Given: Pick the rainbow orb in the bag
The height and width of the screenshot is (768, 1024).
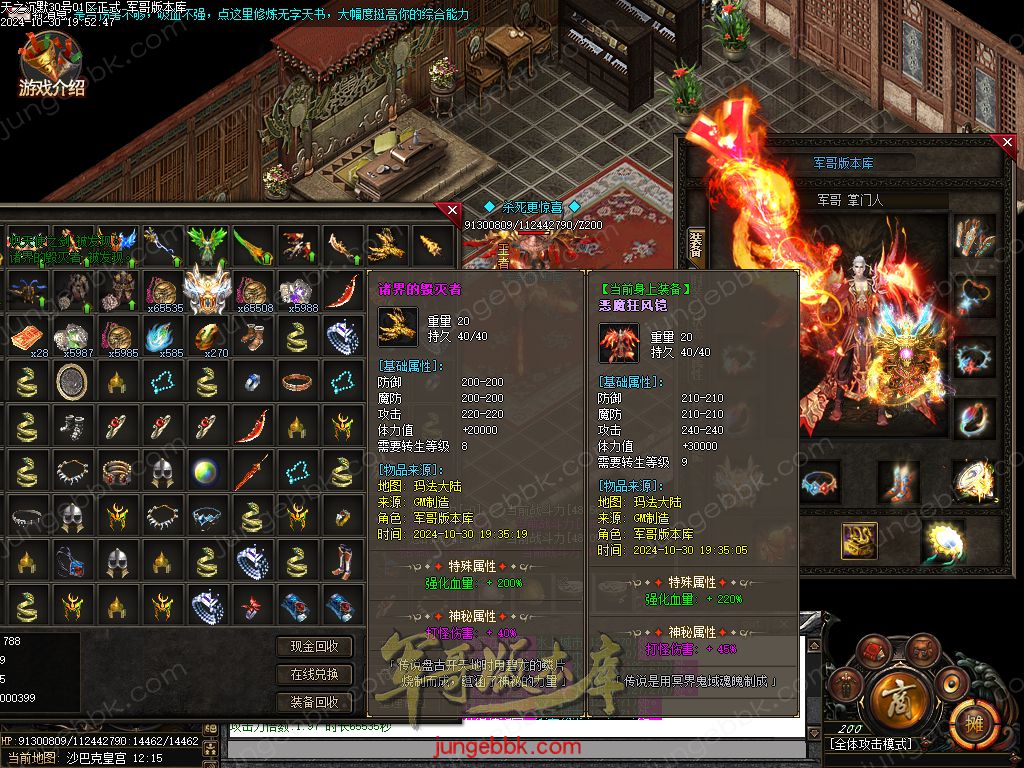Looking at the screenshot, I should [207, 470].
